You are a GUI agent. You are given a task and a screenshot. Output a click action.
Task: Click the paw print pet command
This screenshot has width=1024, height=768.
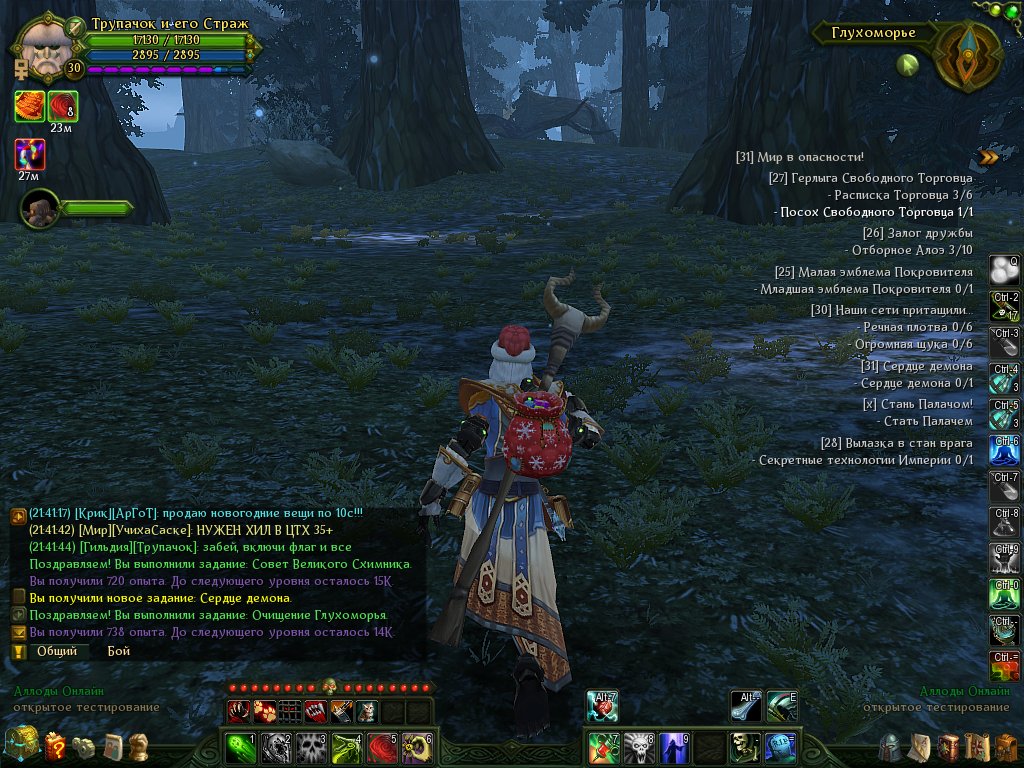(x=264, y=712)
